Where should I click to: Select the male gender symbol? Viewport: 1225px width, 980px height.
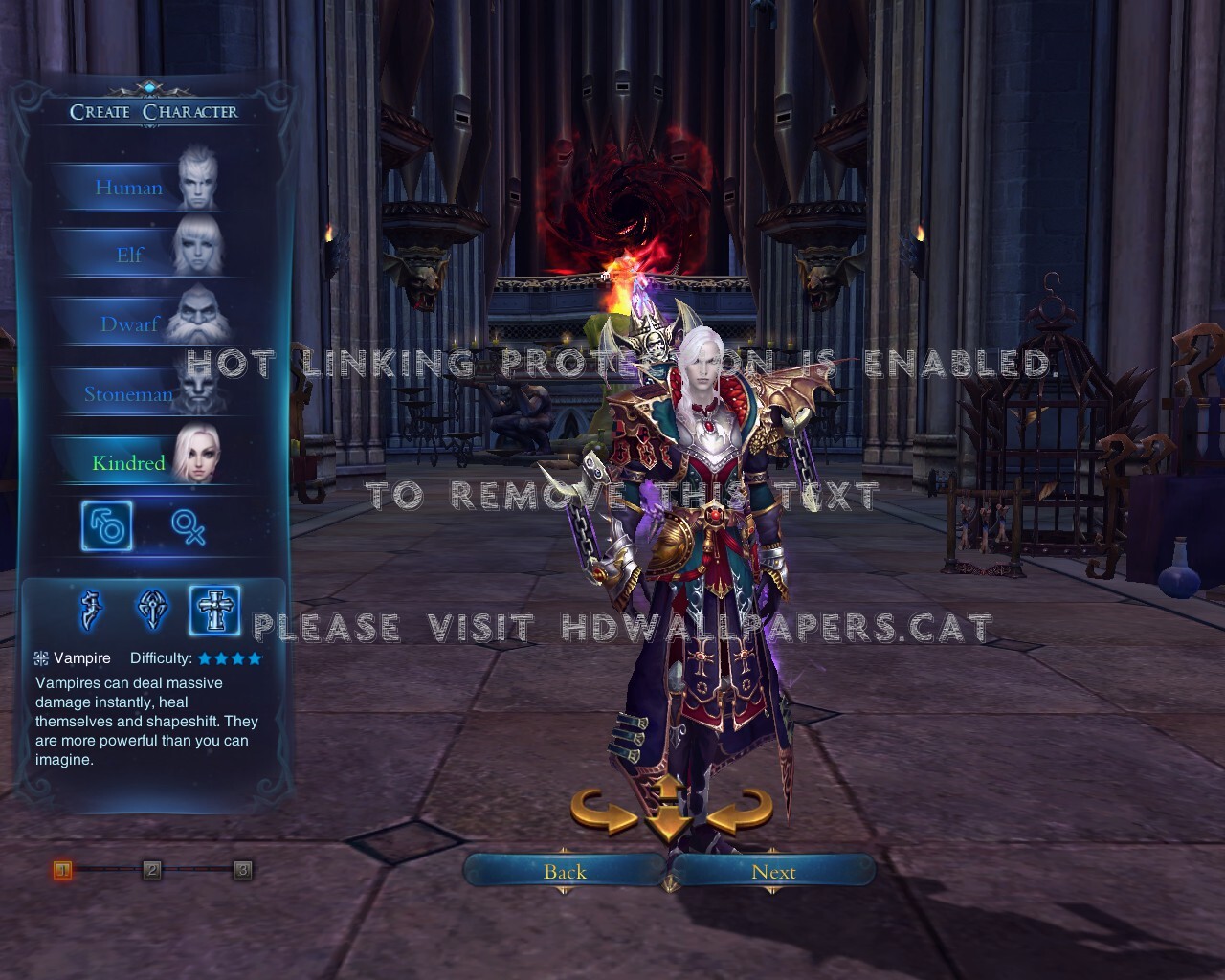(x=105, y=527)
